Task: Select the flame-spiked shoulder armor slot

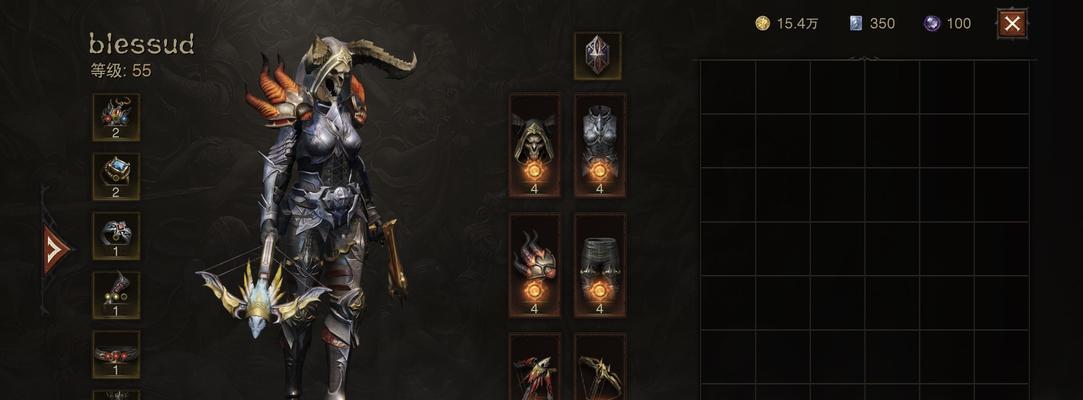Action: click(x=534, y=264)
